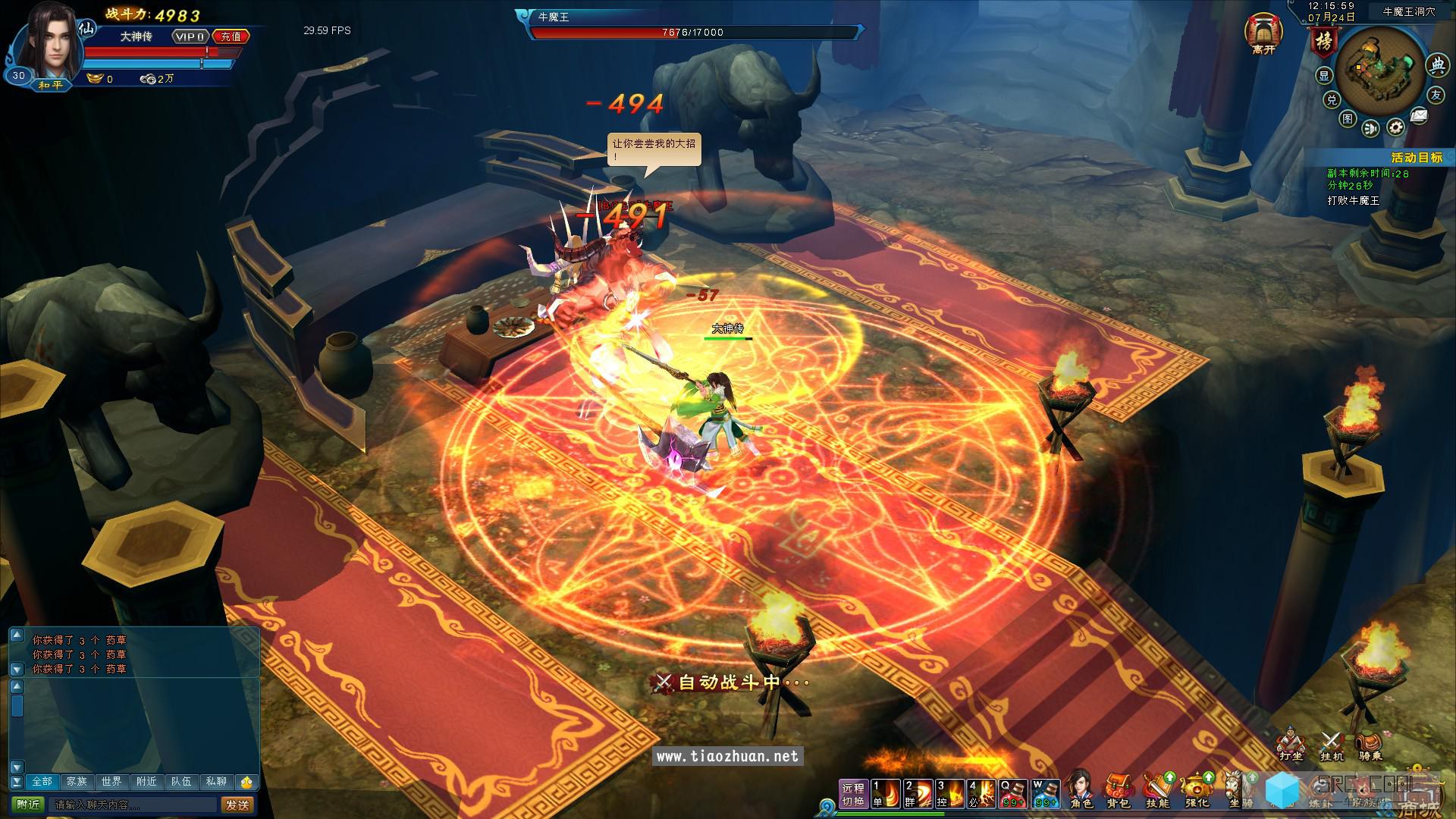This screenshot has height=819, width=1456.
Task: Toggle the 远程切换 ranged switch button
Action: click(853, 794)
